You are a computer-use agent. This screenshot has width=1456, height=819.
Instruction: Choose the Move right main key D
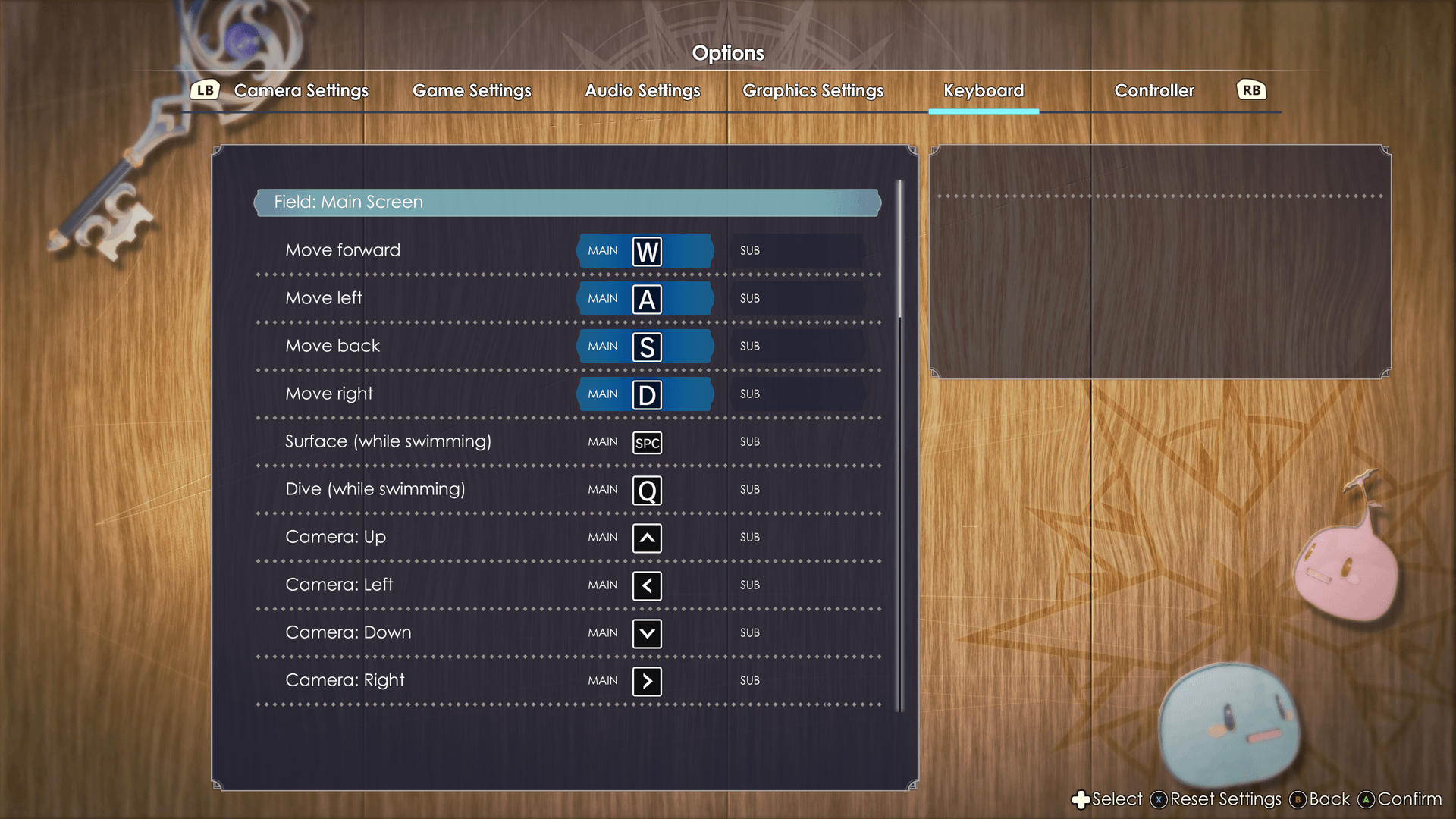(x=646, y=394)
